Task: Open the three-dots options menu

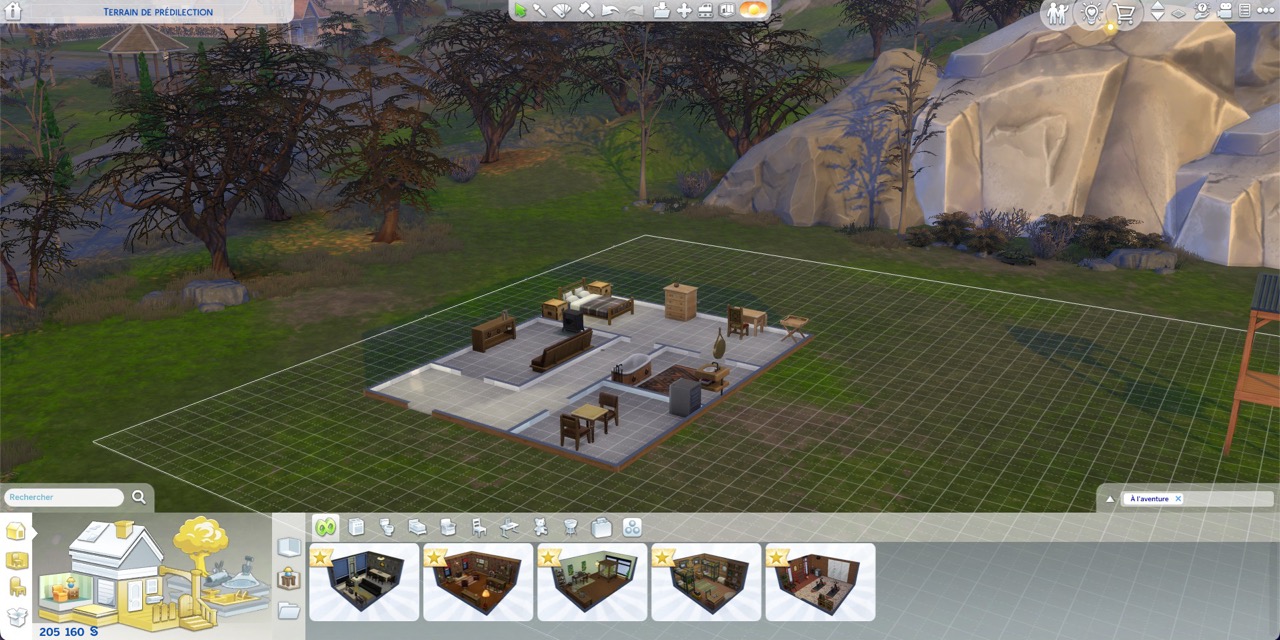Action: click(1266, 11)
